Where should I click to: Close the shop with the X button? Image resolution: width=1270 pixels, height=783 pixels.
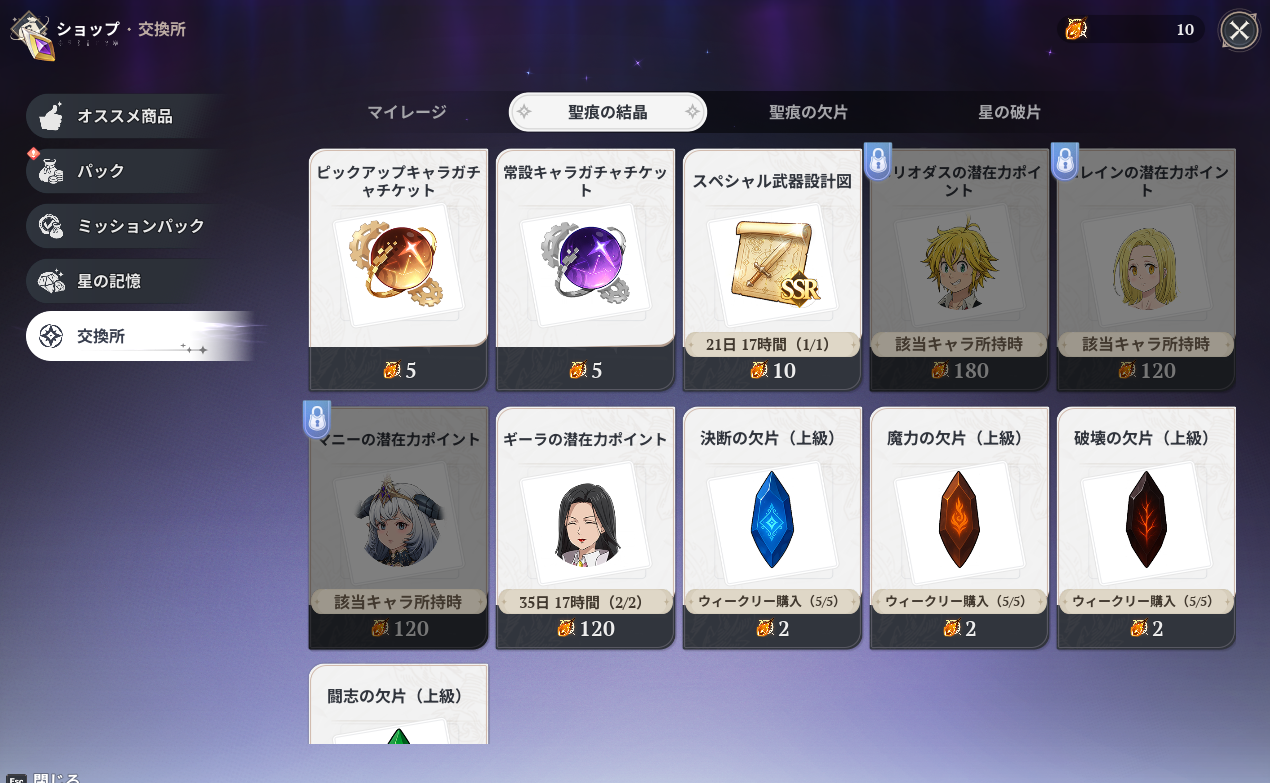click(1239, 30)
